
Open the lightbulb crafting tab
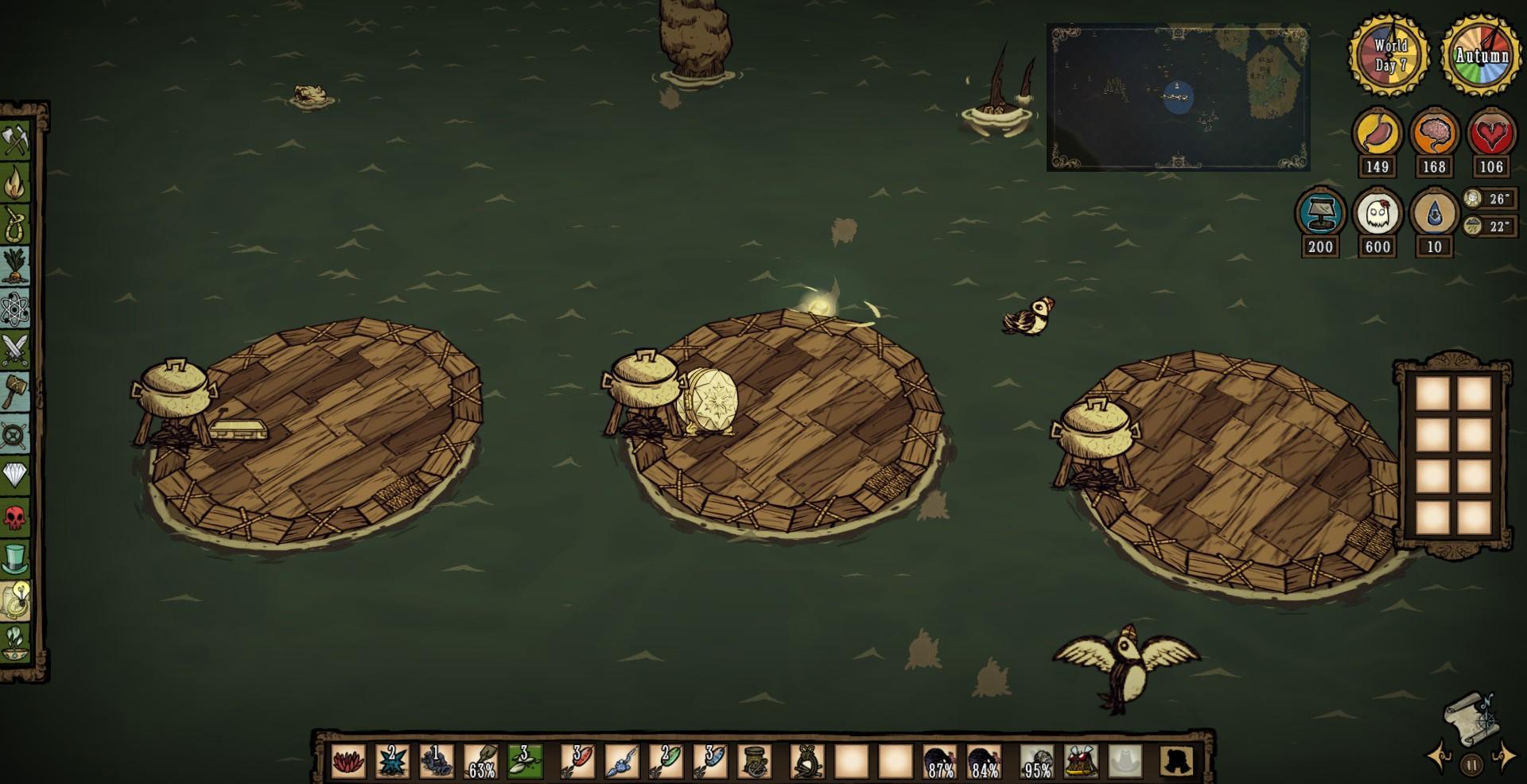coord(16,600)
